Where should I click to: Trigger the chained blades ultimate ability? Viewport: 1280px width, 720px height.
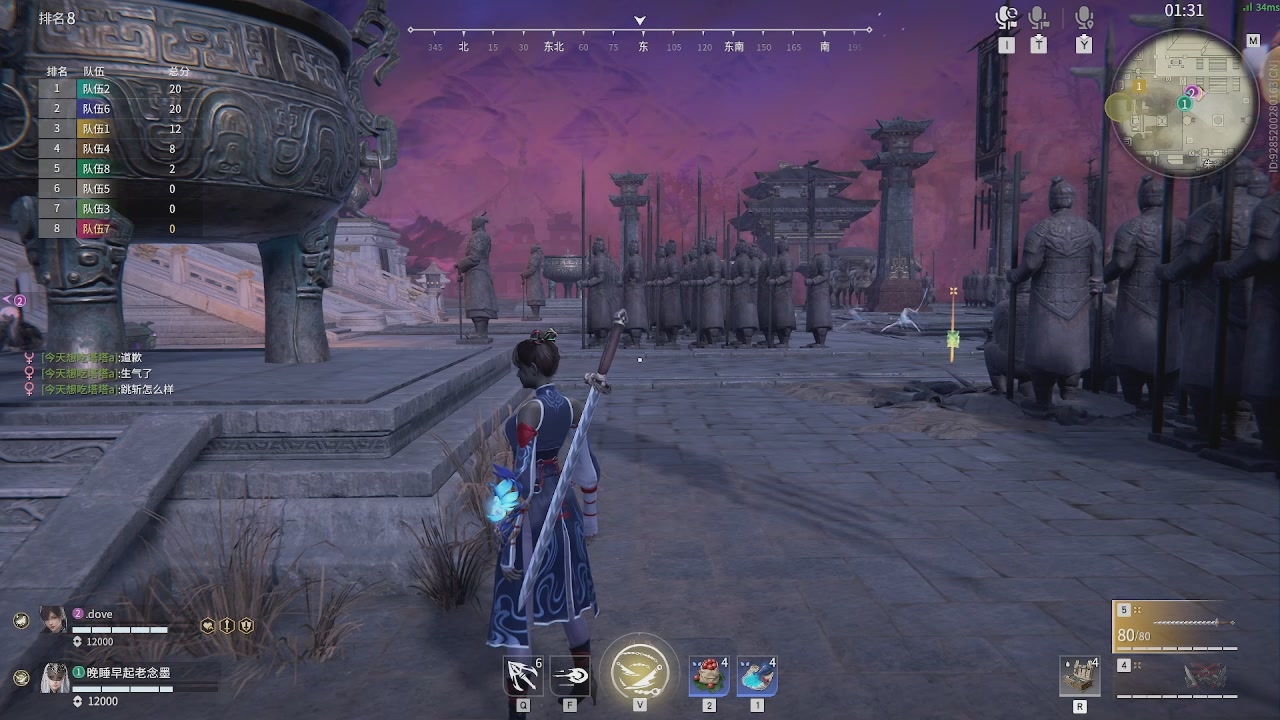[x=639, y=668]
